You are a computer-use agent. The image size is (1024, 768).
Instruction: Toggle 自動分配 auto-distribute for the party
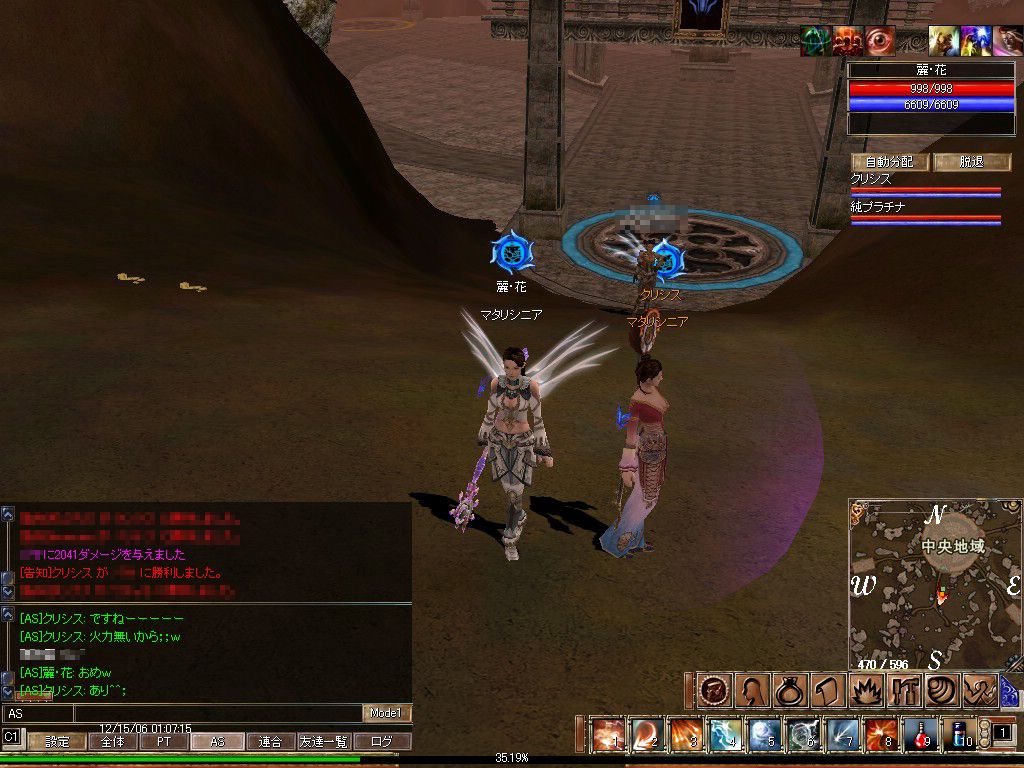(890, 162)
